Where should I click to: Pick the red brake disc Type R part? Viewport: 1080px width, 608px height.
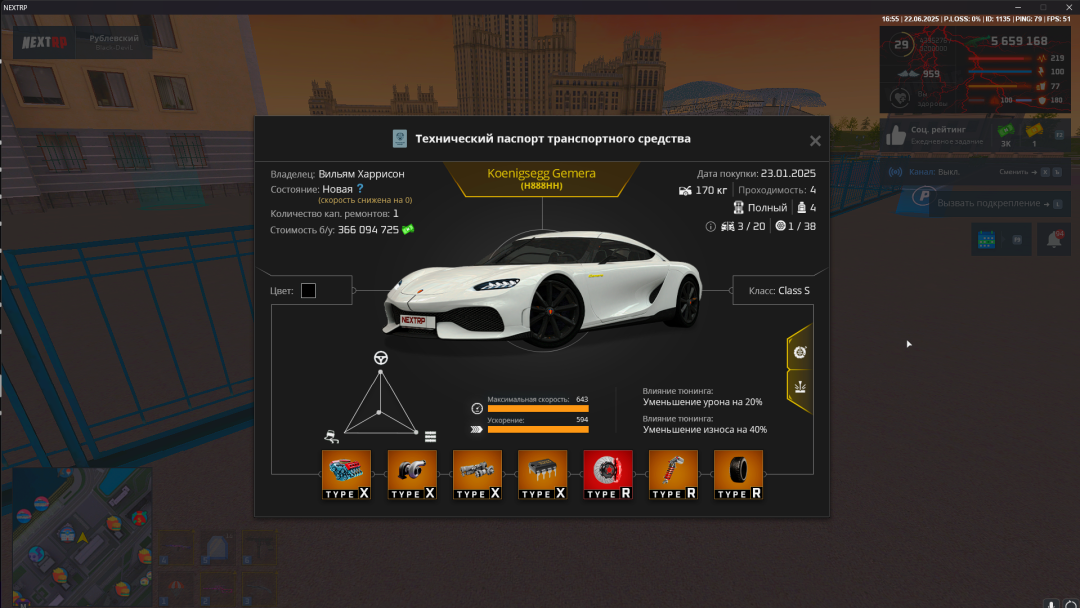(x=608, y=474)
